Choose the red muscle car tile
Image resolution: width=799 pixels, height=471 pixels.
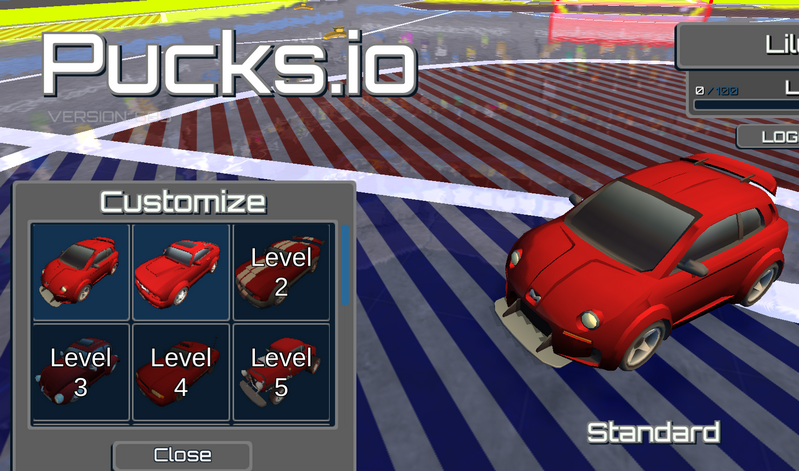click(181, 271)
